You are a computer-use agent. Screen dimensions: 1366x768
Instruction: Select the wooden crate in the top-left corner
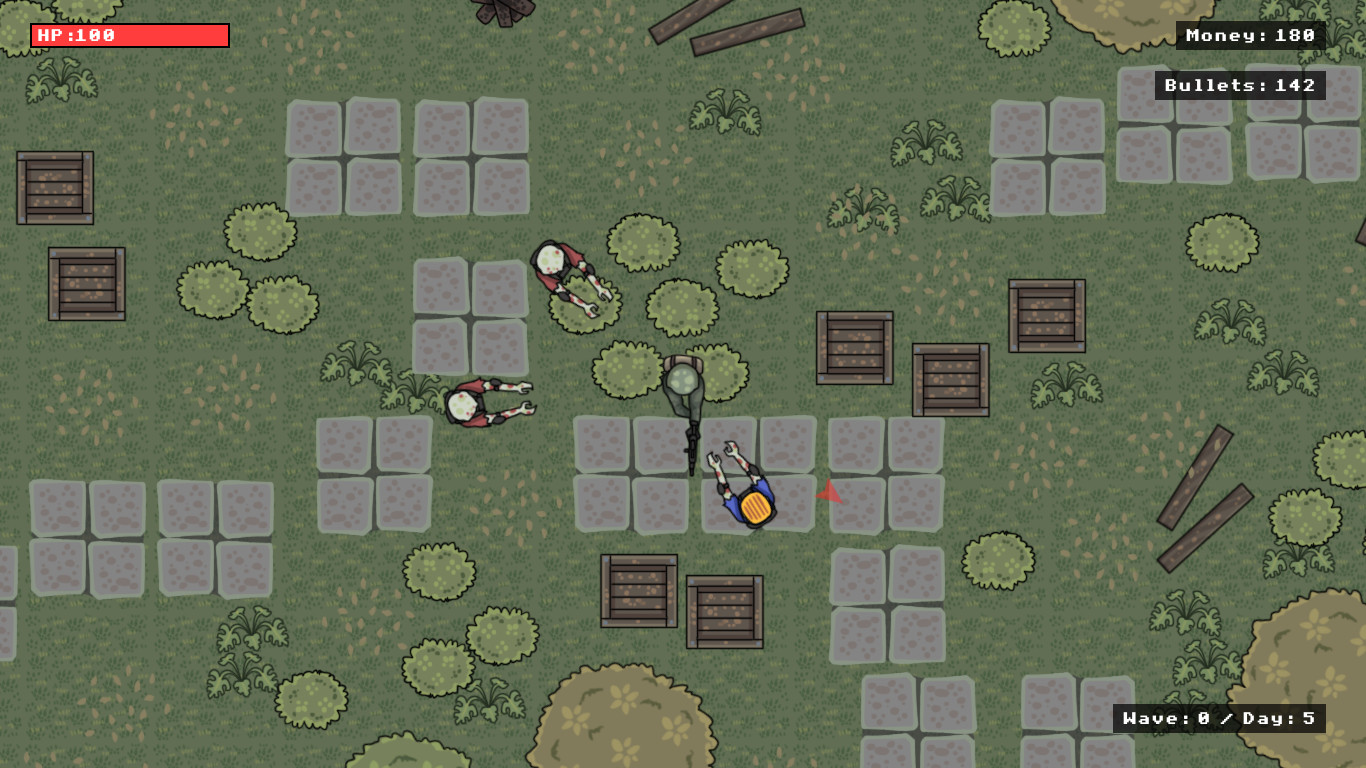(55, 187)
